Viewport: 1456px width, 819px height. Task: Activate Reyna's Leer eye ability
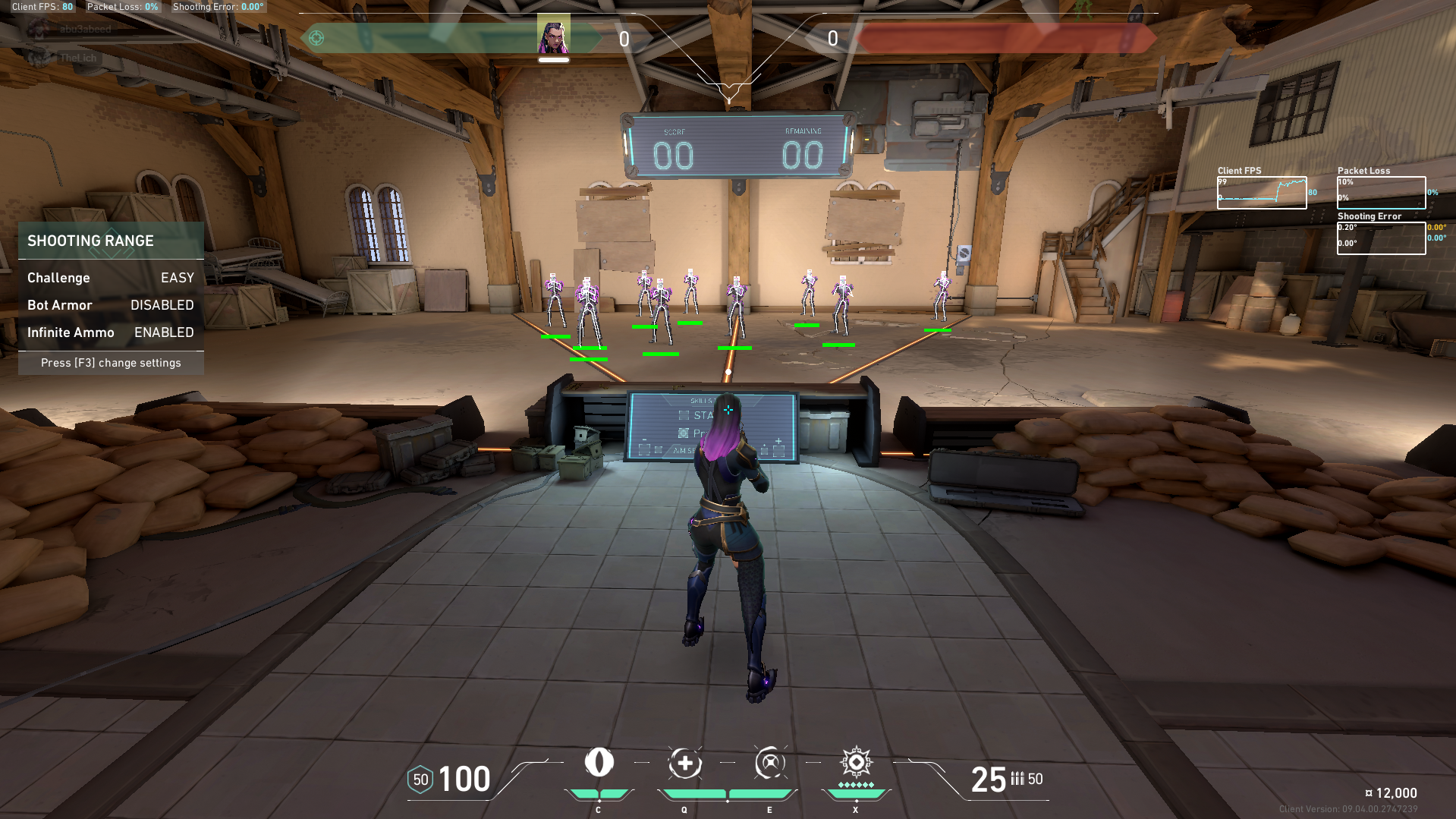click(x=599, y=762)
